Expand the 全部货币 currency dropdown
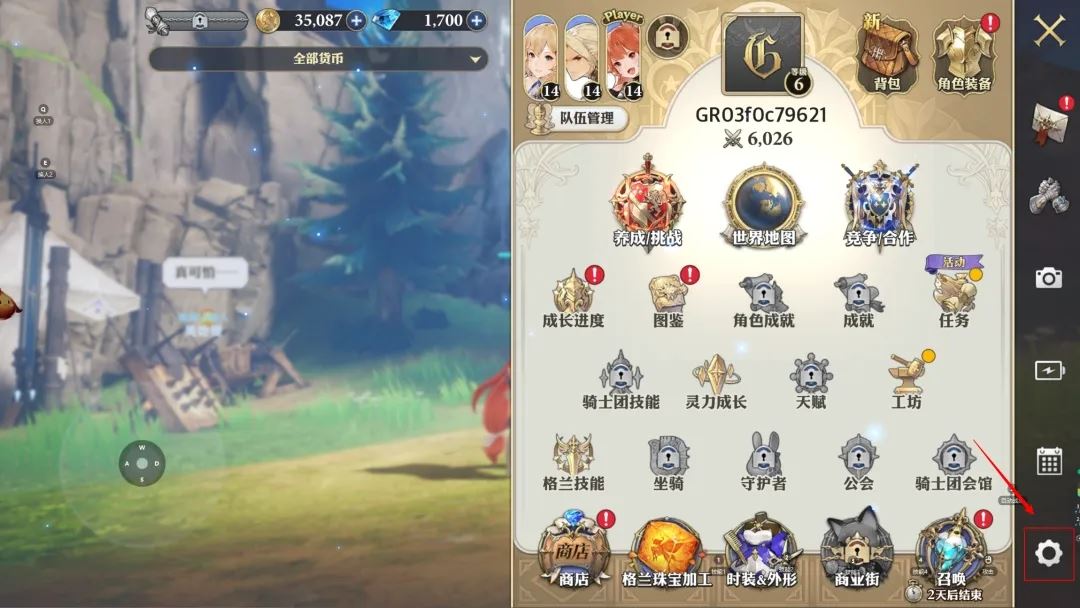Image resolution: width=1080 pixels, height=608 pixels. [x=318, y=59]
